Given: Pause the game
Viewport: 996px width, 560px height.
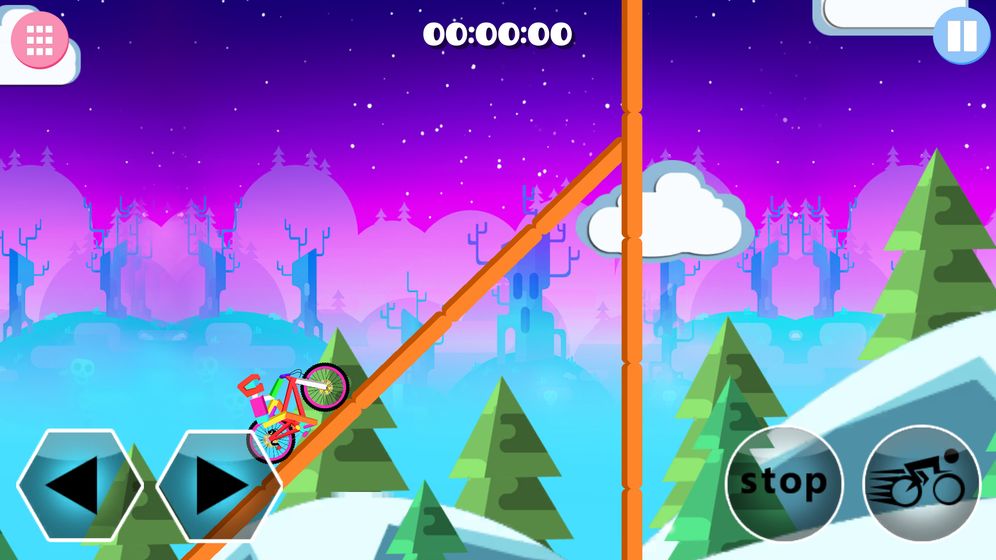Looking at the screenshot, I should click(961, 36).
